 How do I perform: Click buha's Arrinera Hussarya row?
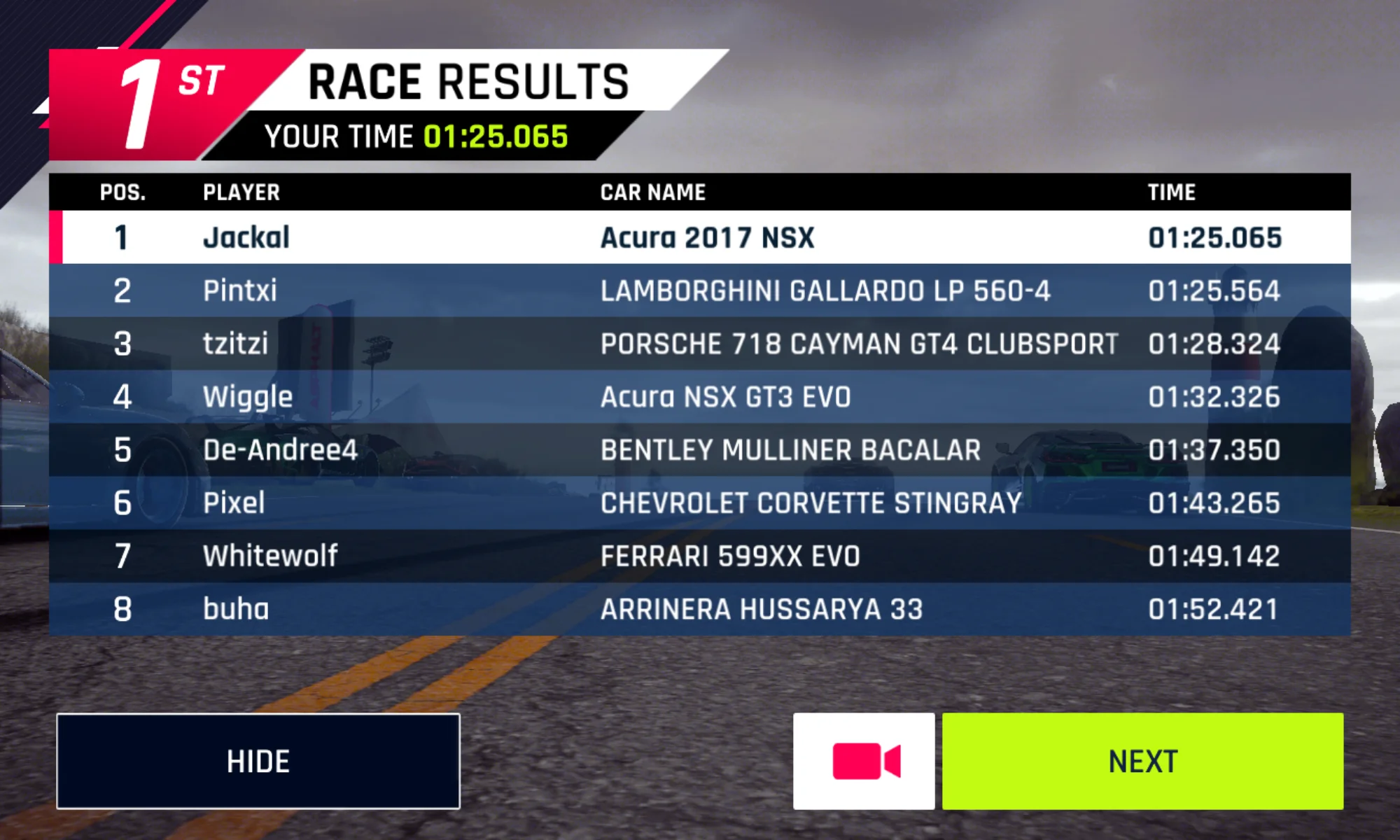pos(700,609)
